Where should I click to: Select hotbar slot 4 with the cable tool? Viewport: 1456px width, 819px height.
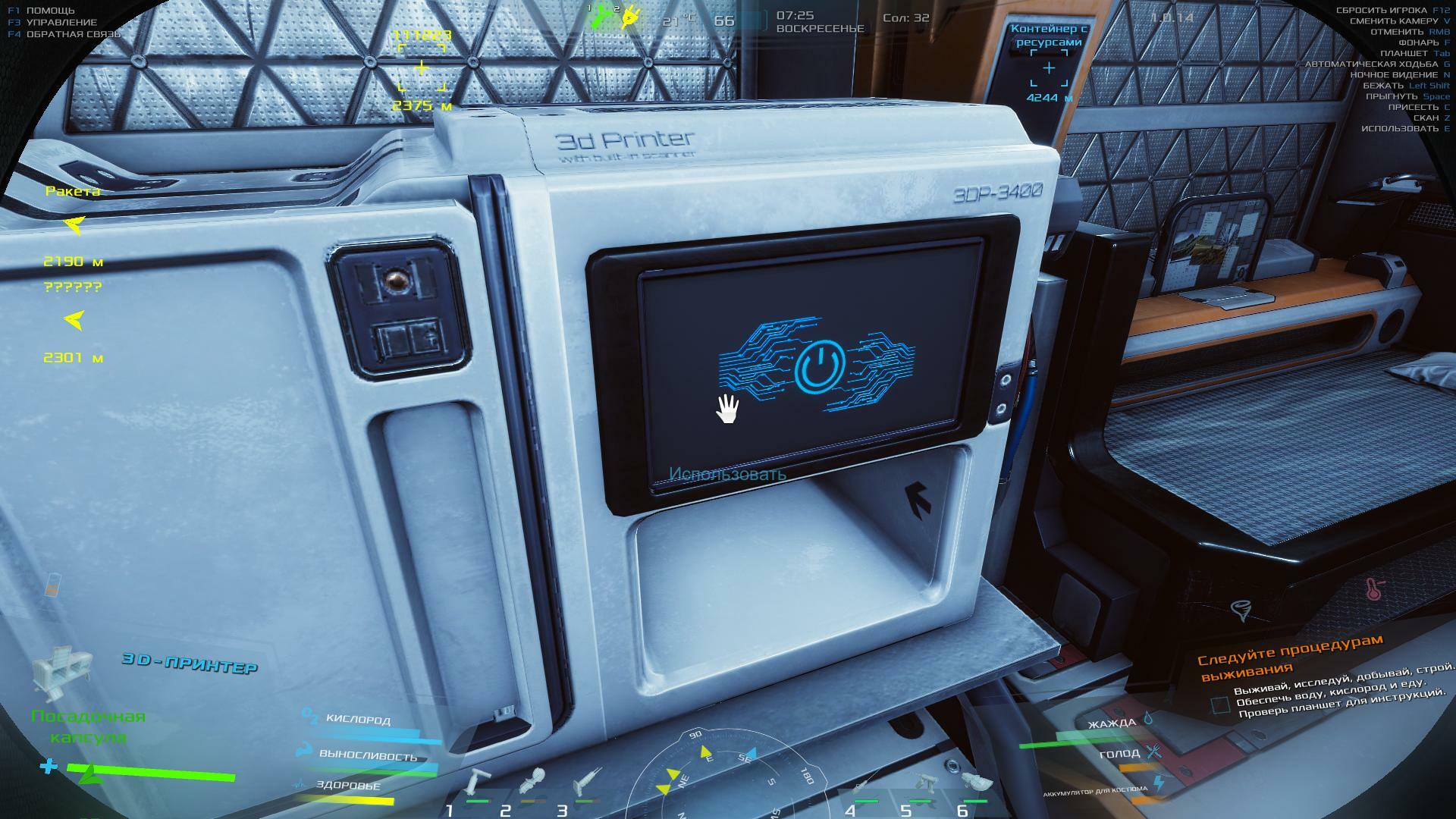click(864, 789)
